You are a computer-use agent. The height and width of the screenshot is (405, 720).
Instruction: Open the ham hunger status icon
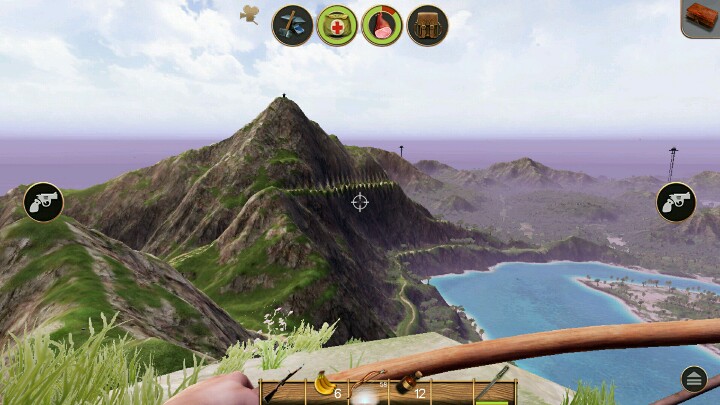[x=381, y=25]
